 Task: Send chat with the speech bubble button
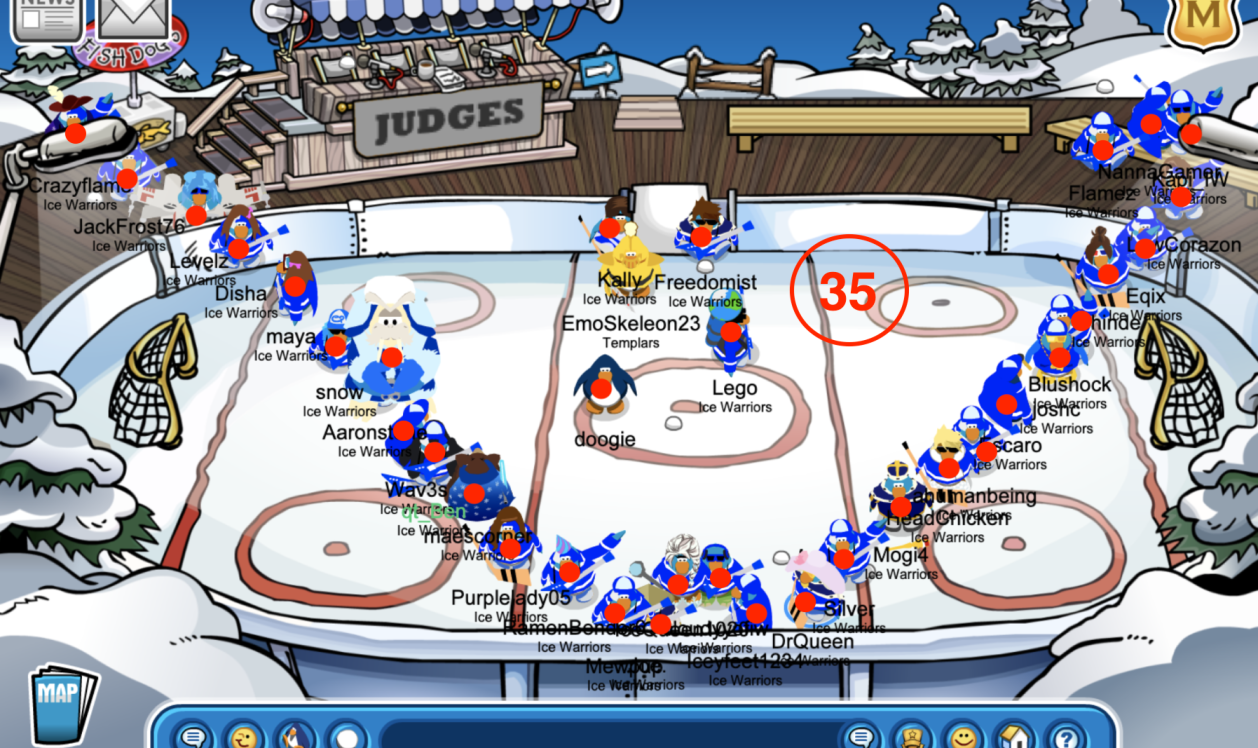[861, 737]
